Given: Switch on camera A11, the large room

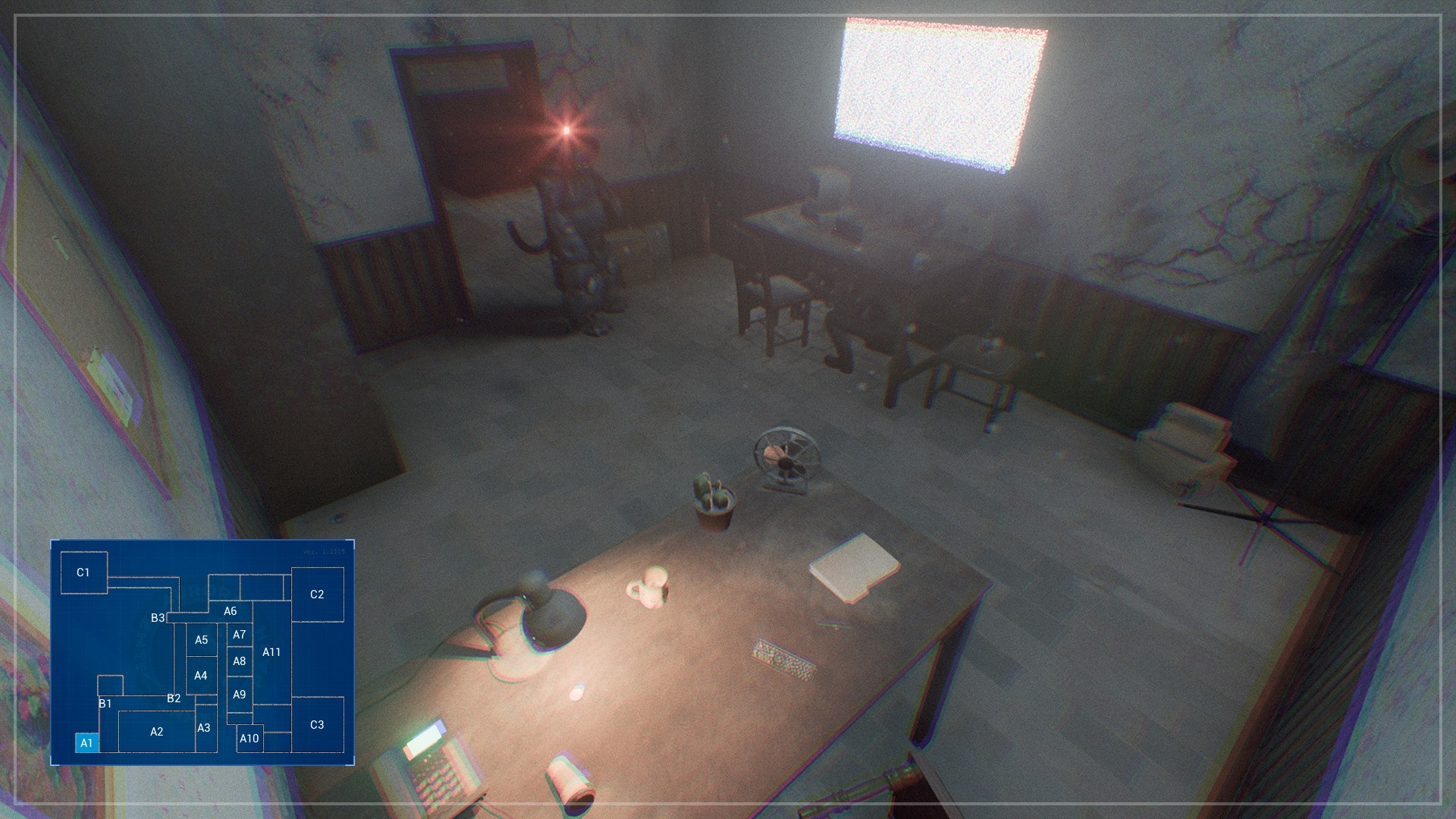Looking at the screenshot, I should pos(272,651).
